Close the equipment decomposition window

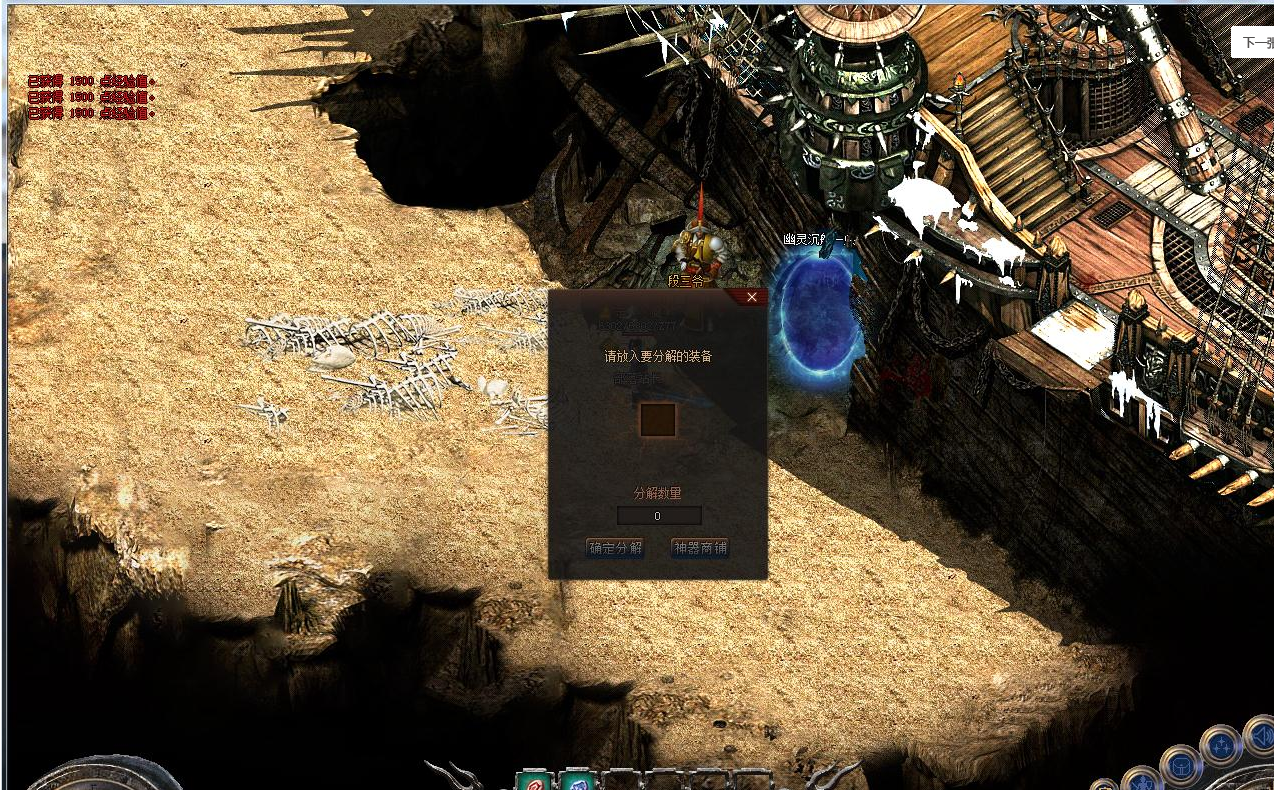click(752, 297)
